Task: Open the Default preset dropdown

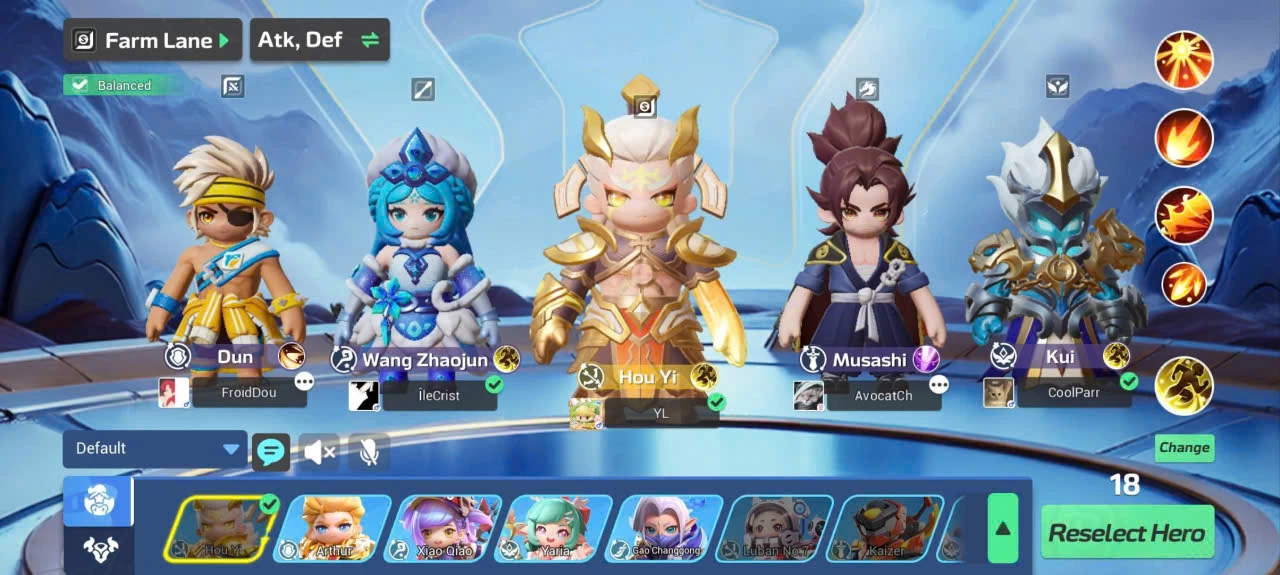Action: pos(154,449)
